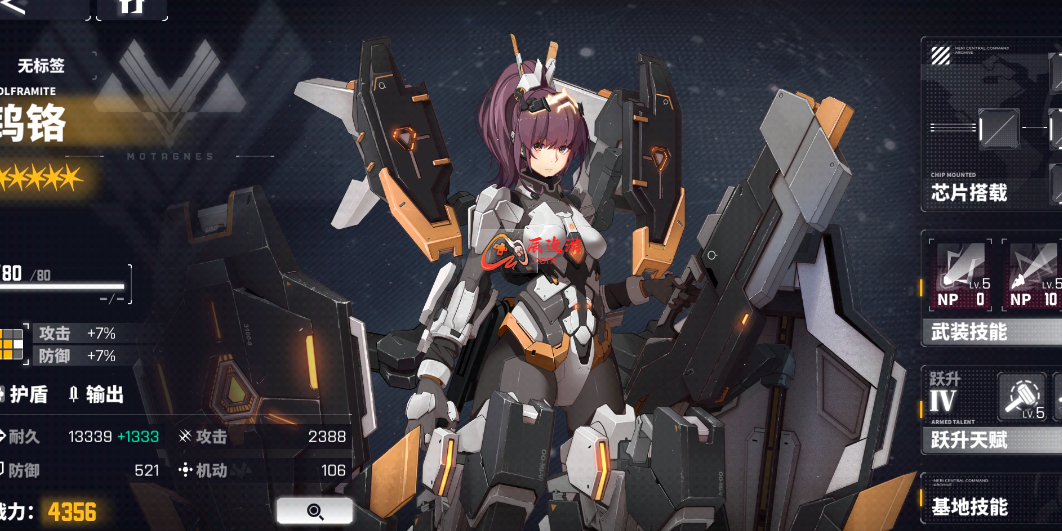Open the 跃升天赋 talent panel
The height and width of the screenshot is (531, 1062).
tap(968, 440)
